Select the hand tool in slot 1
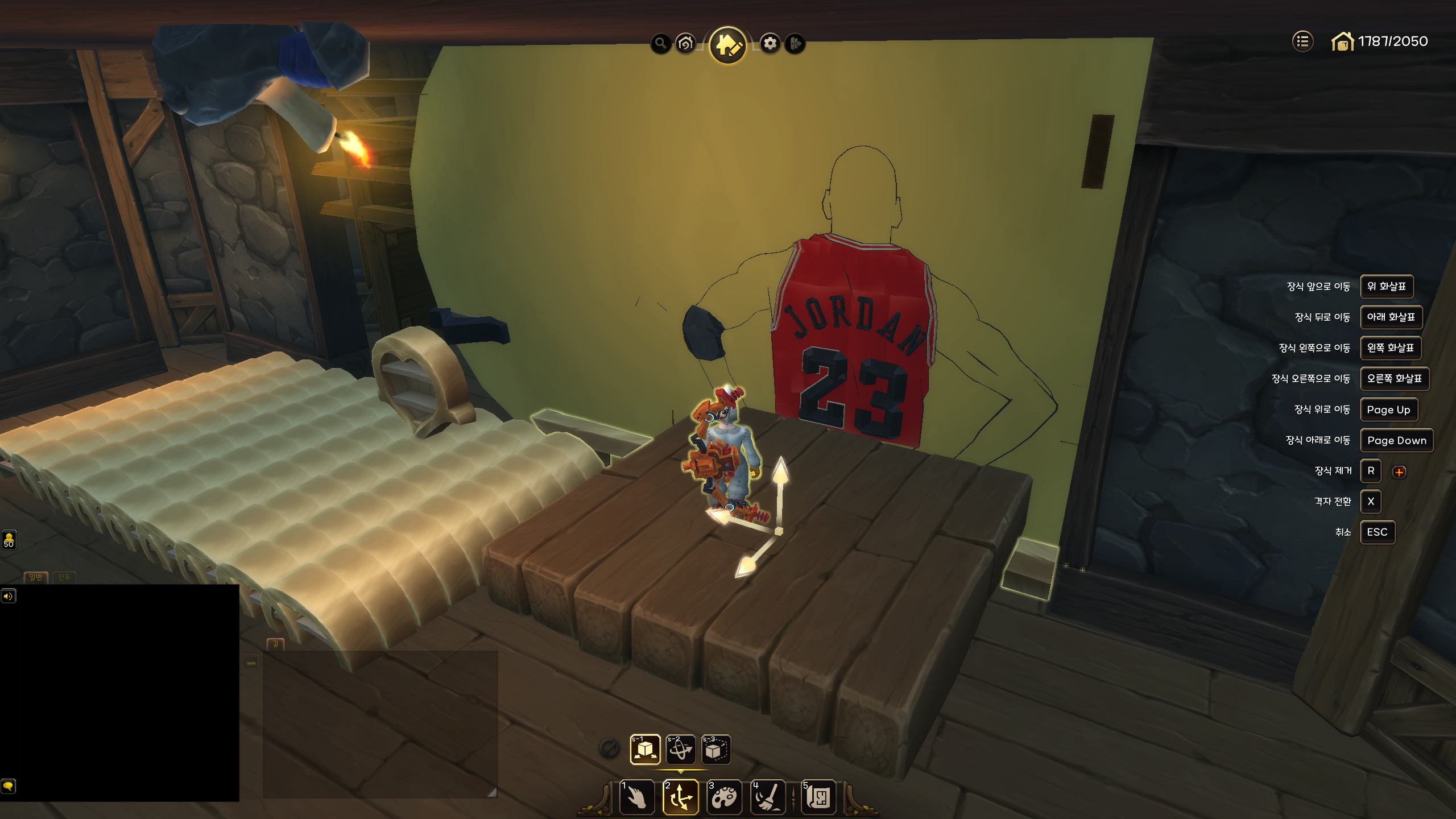The image size is (1456, 819). tap(636, 797)
